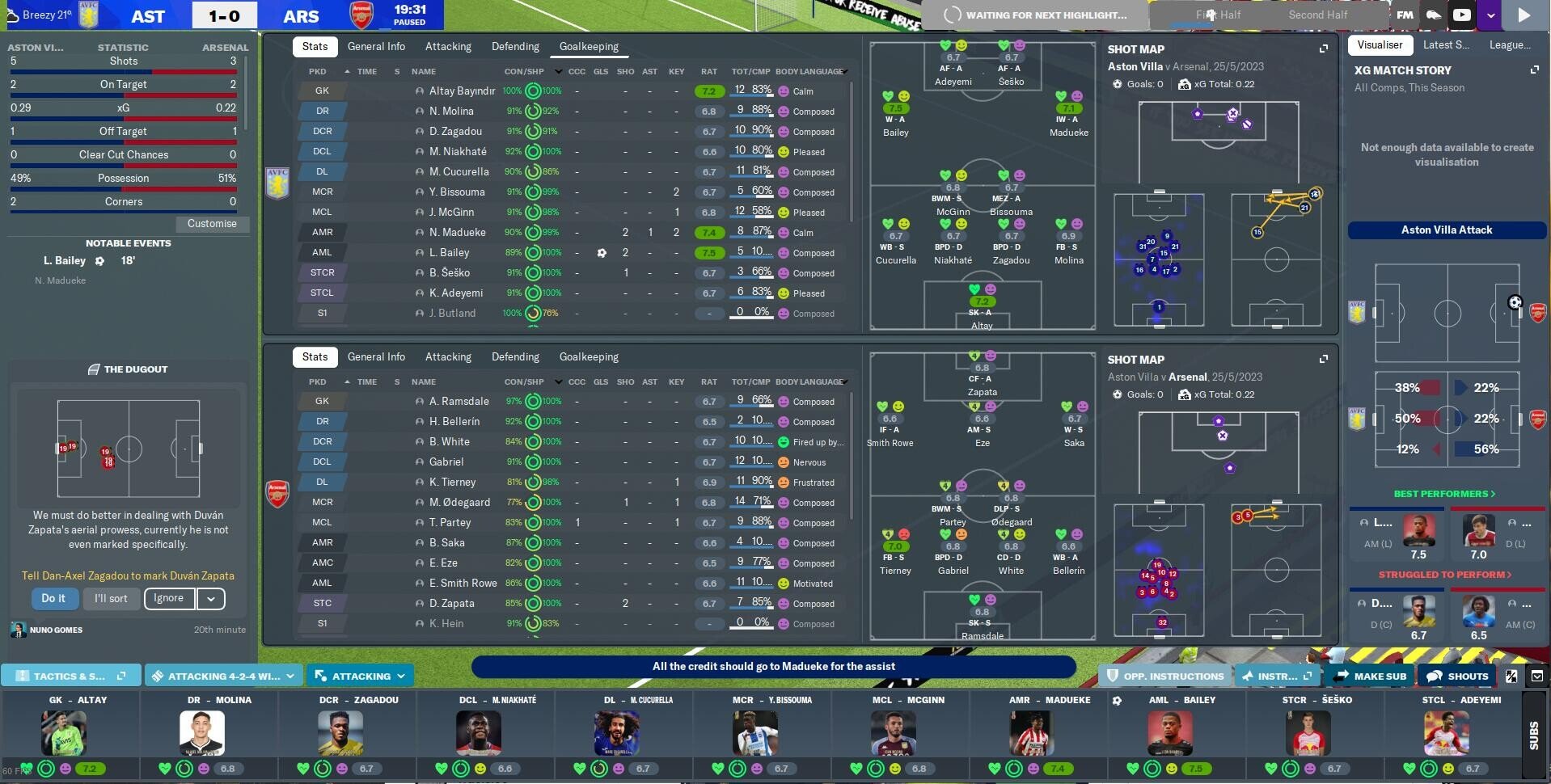This screenshot has height=784, width=1551.
Task: Click the Do It dugout button
Action: pos(53,598)
